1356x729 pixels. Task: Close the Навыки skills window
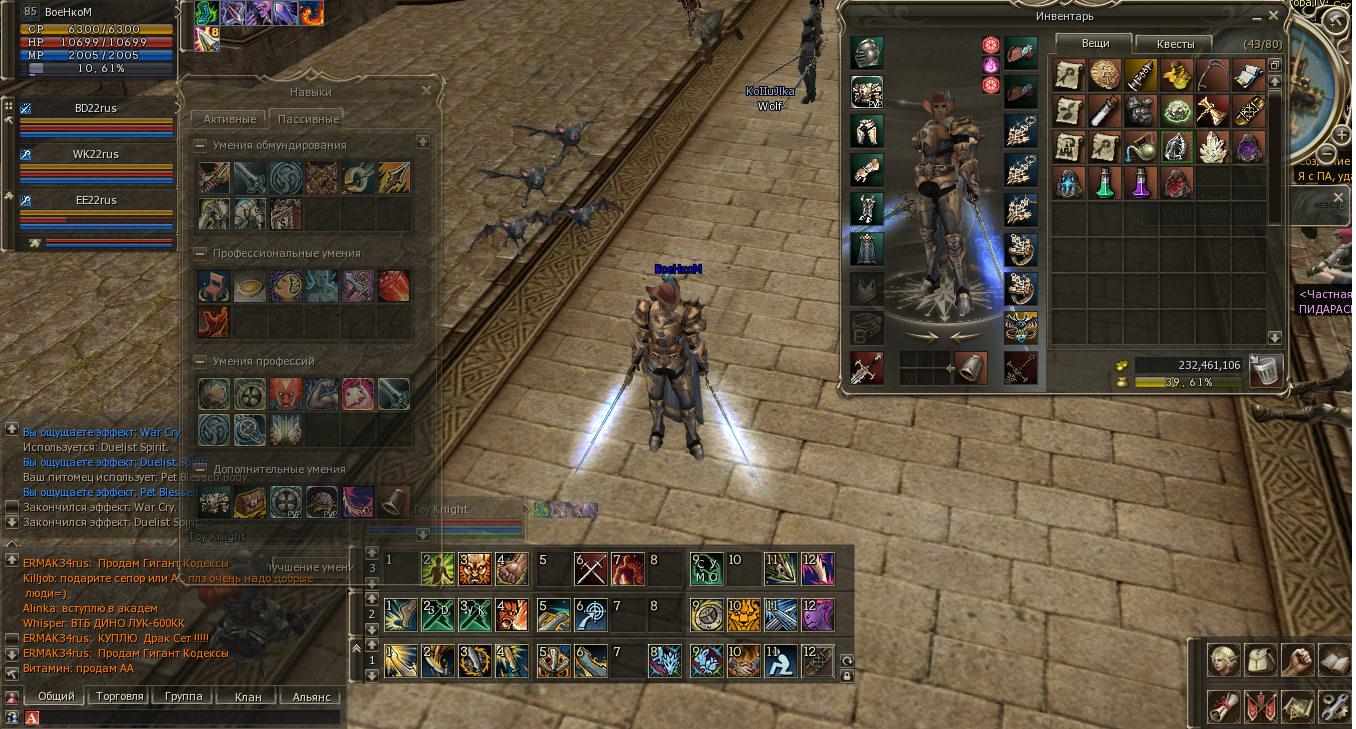tap(427, 90)
